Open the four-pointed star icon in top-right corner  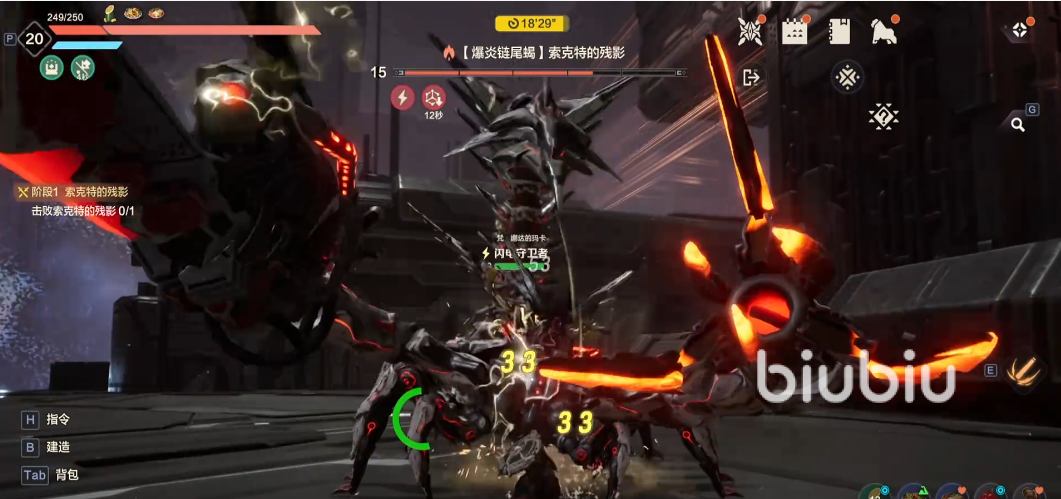(x=1019, y=30)
